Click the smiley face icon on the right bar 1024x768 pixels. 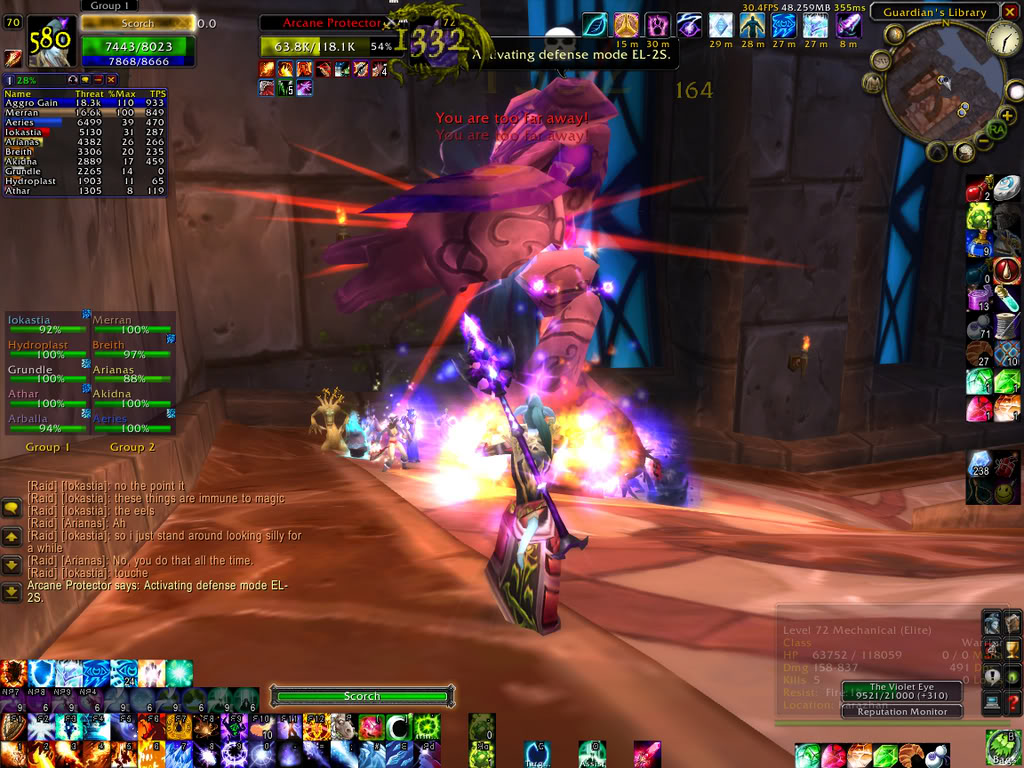point(980,492)
